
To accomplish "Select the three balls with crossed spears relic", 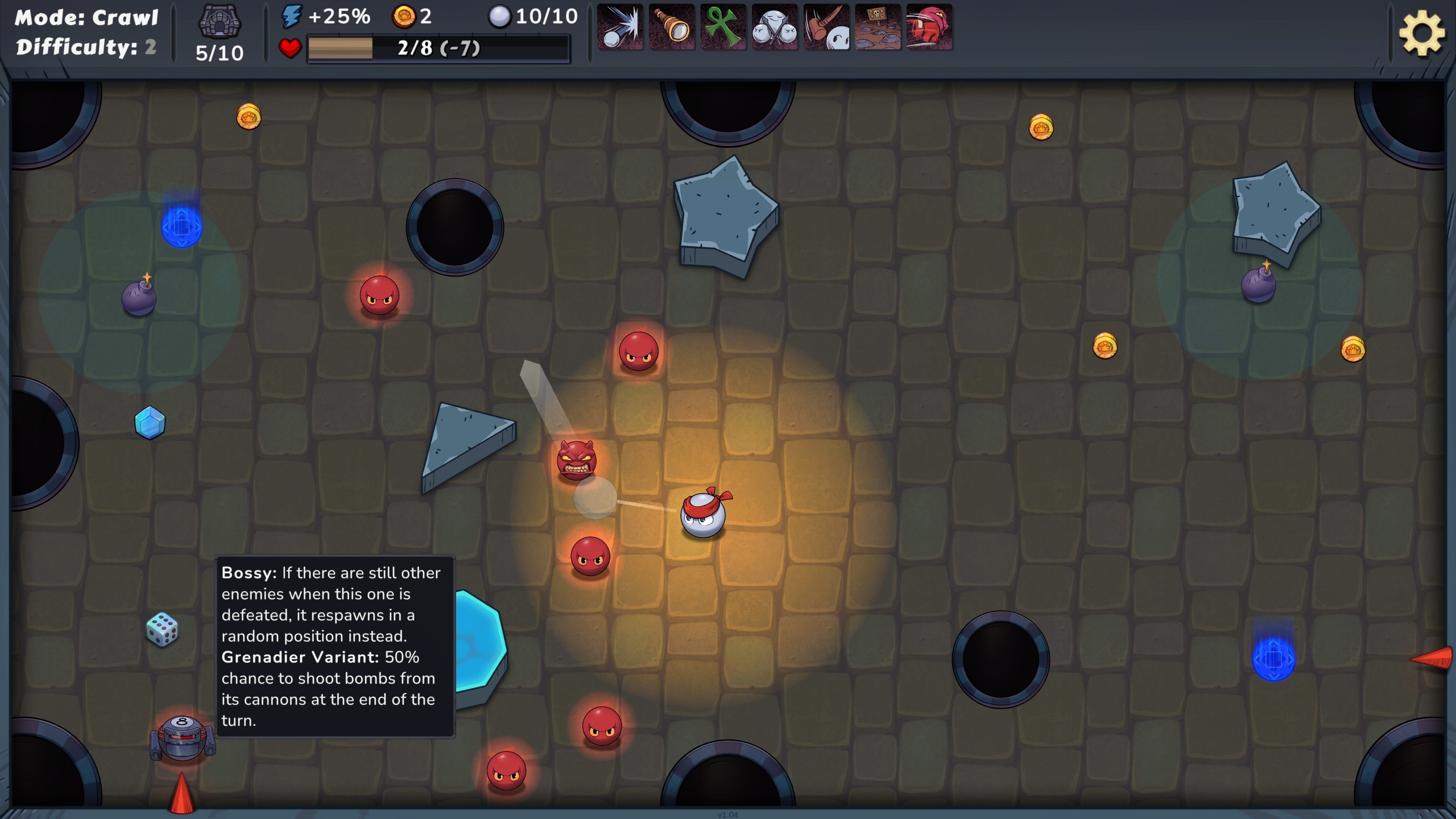I will [x=775, y=27].
